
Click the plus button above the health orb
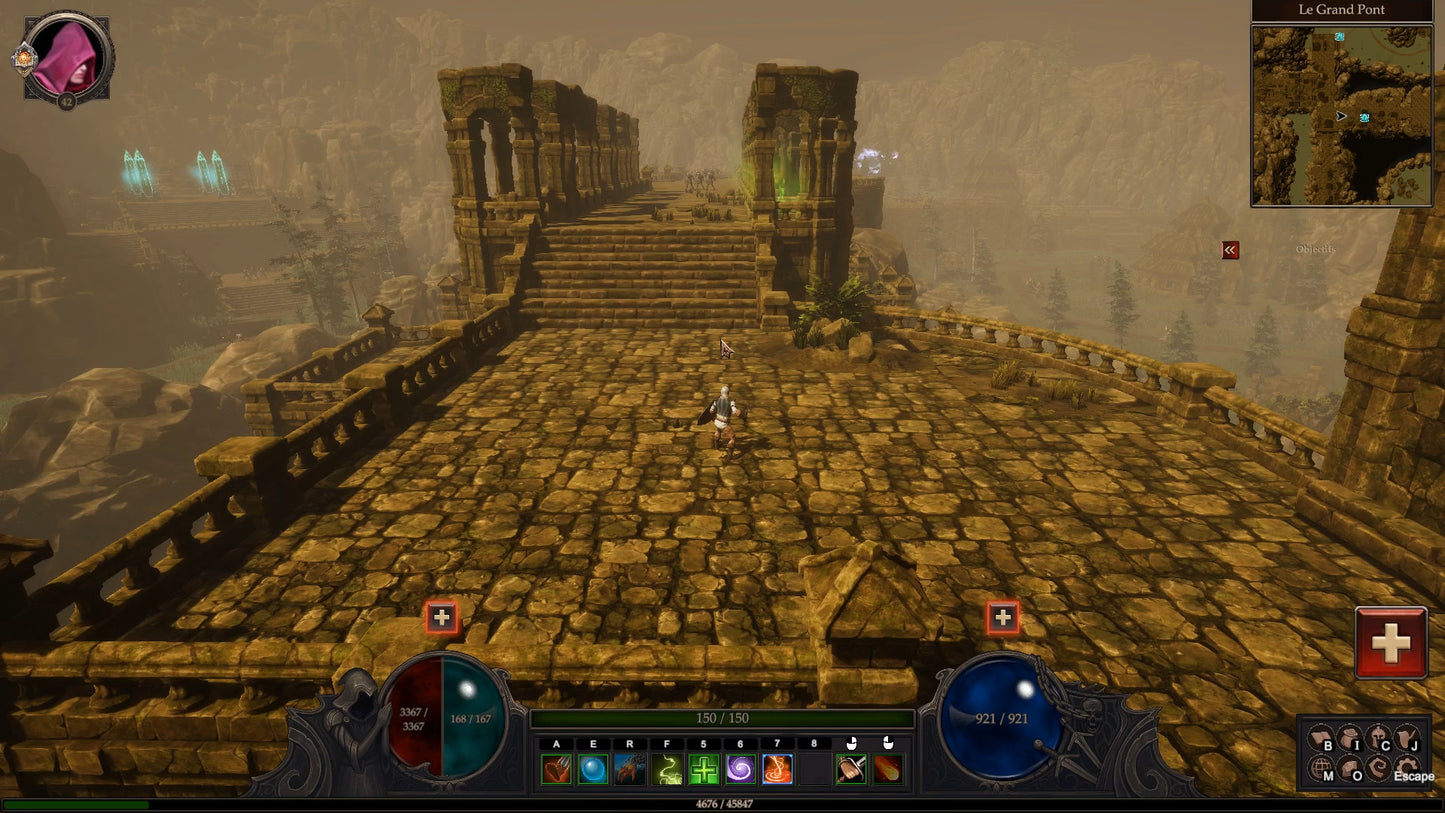pyautogui.click(x=441, y=617)
